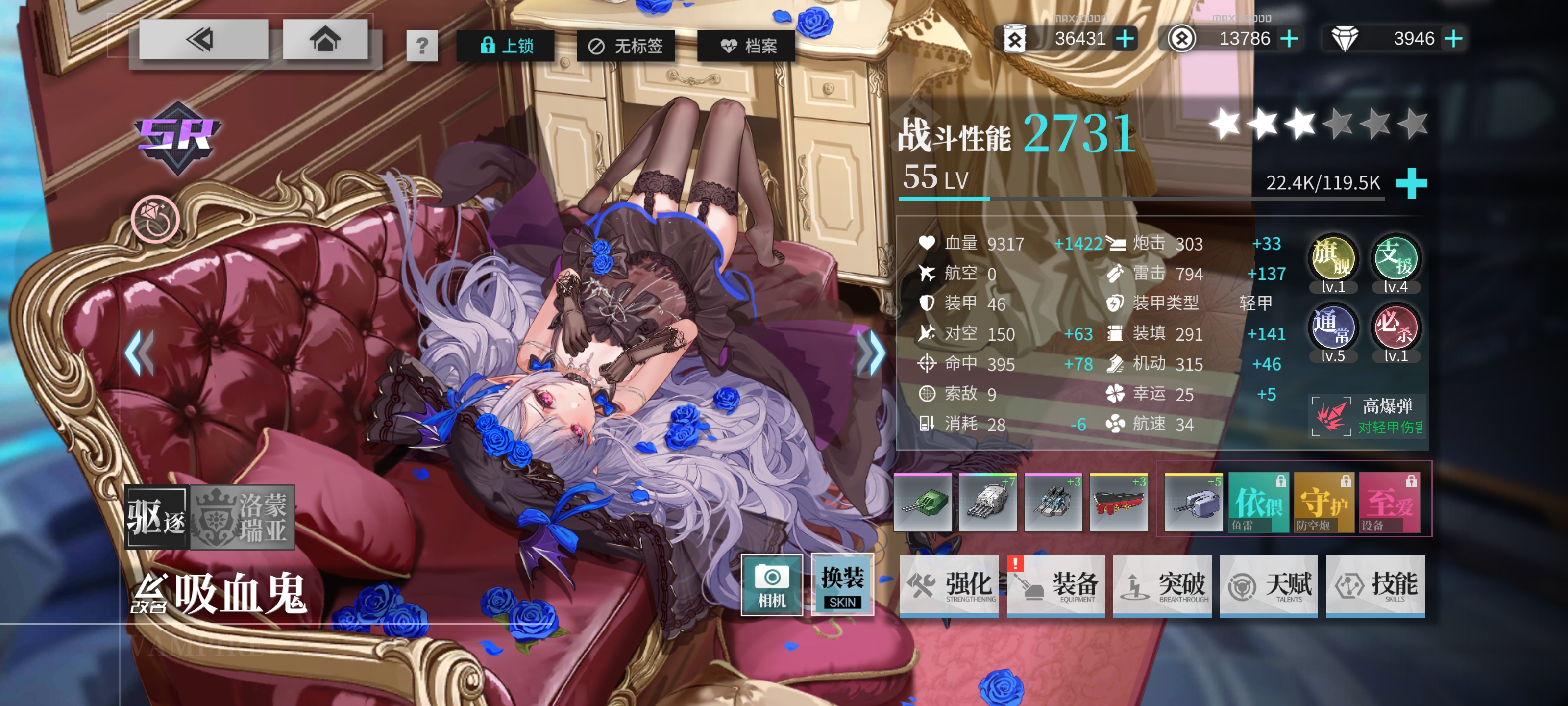
Task: Open the 技能 skills tab
Action: pyautogui.click(x=1375, y=586)
